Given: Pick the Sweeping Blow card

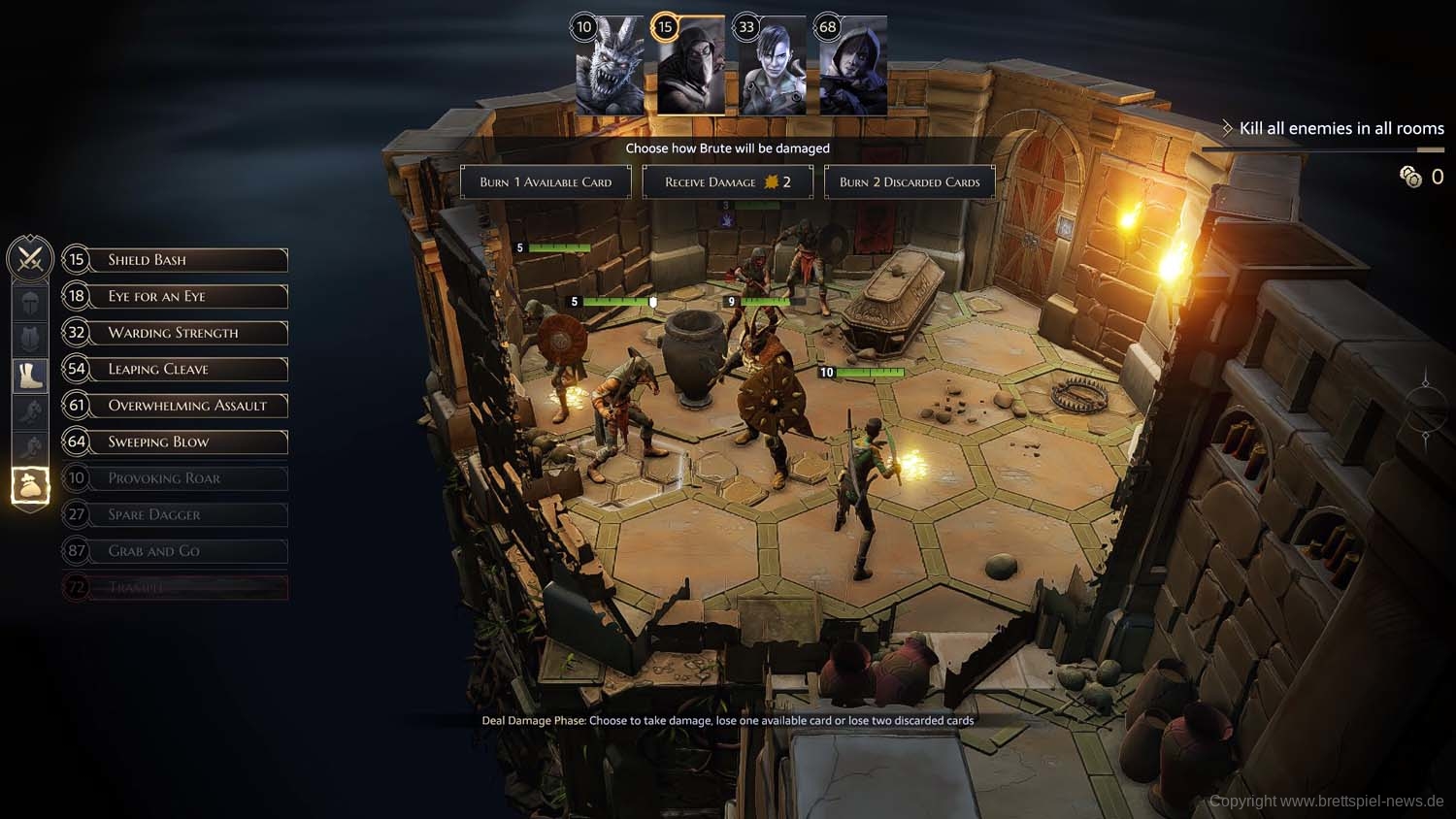Looking at the screenshot, I should [176, 442].
